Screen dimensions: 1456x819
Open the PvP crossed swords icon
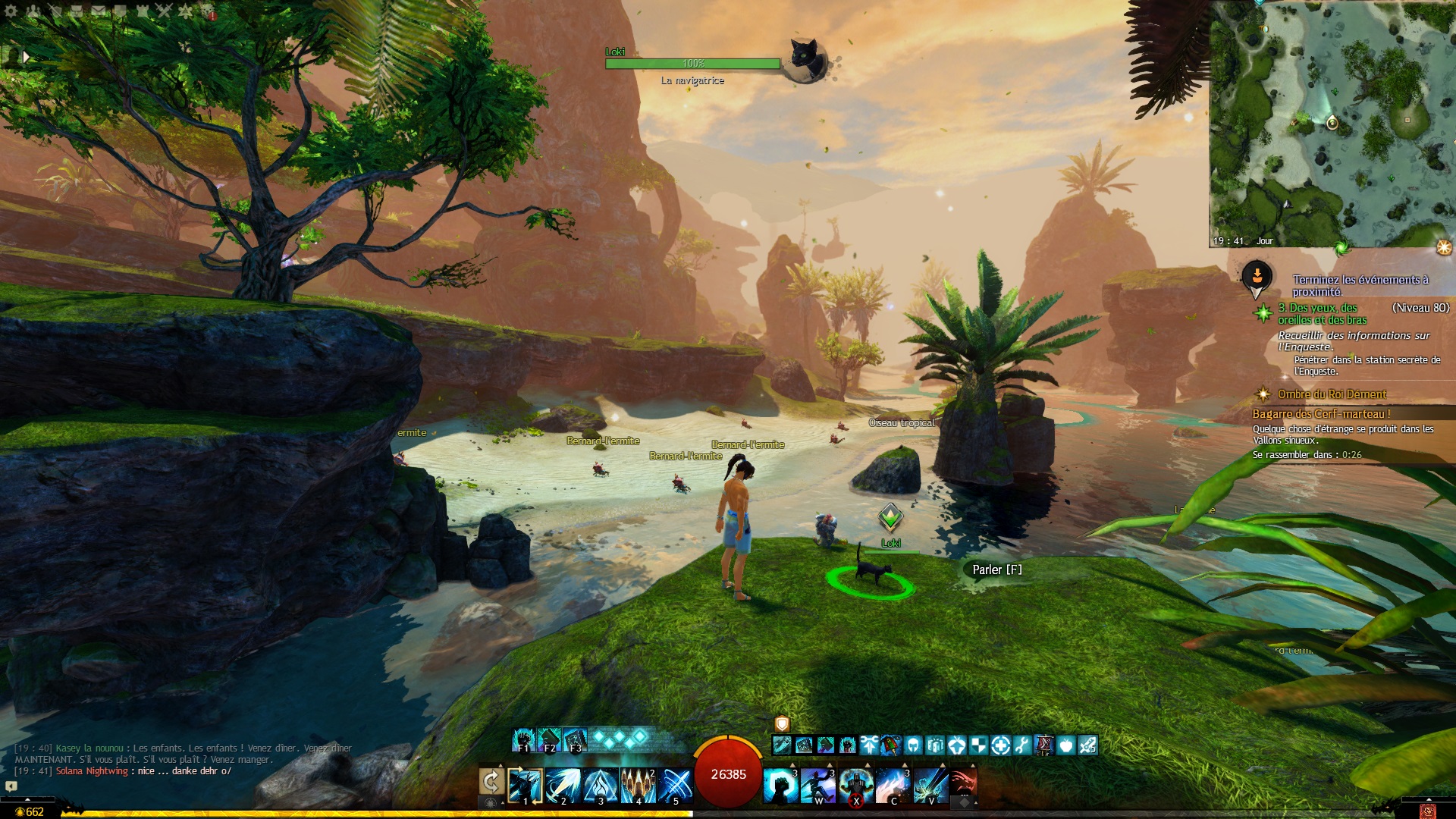click(x=165, y=11)
